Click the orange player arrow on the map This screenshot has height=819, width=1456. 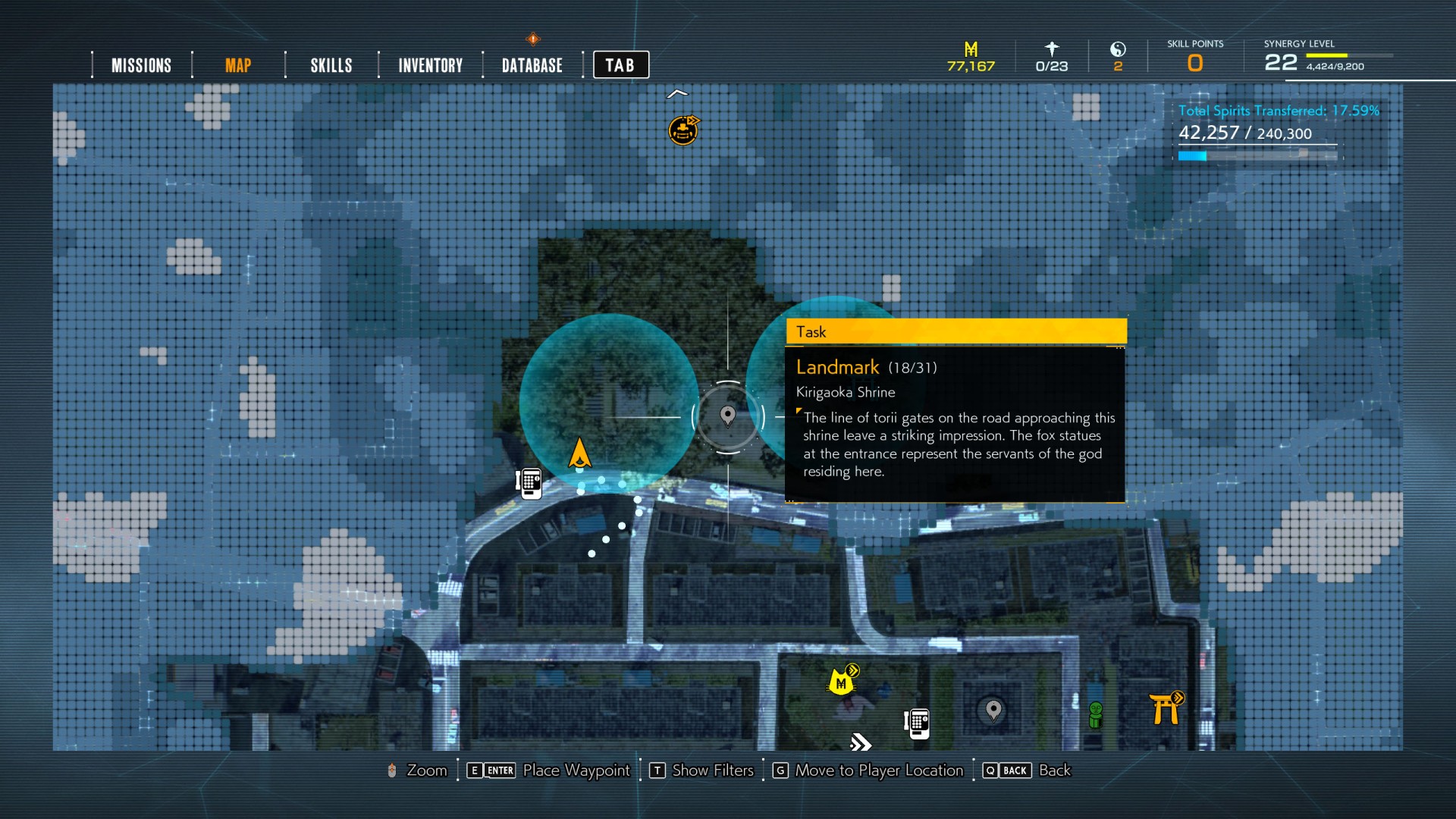pos(580,453)
